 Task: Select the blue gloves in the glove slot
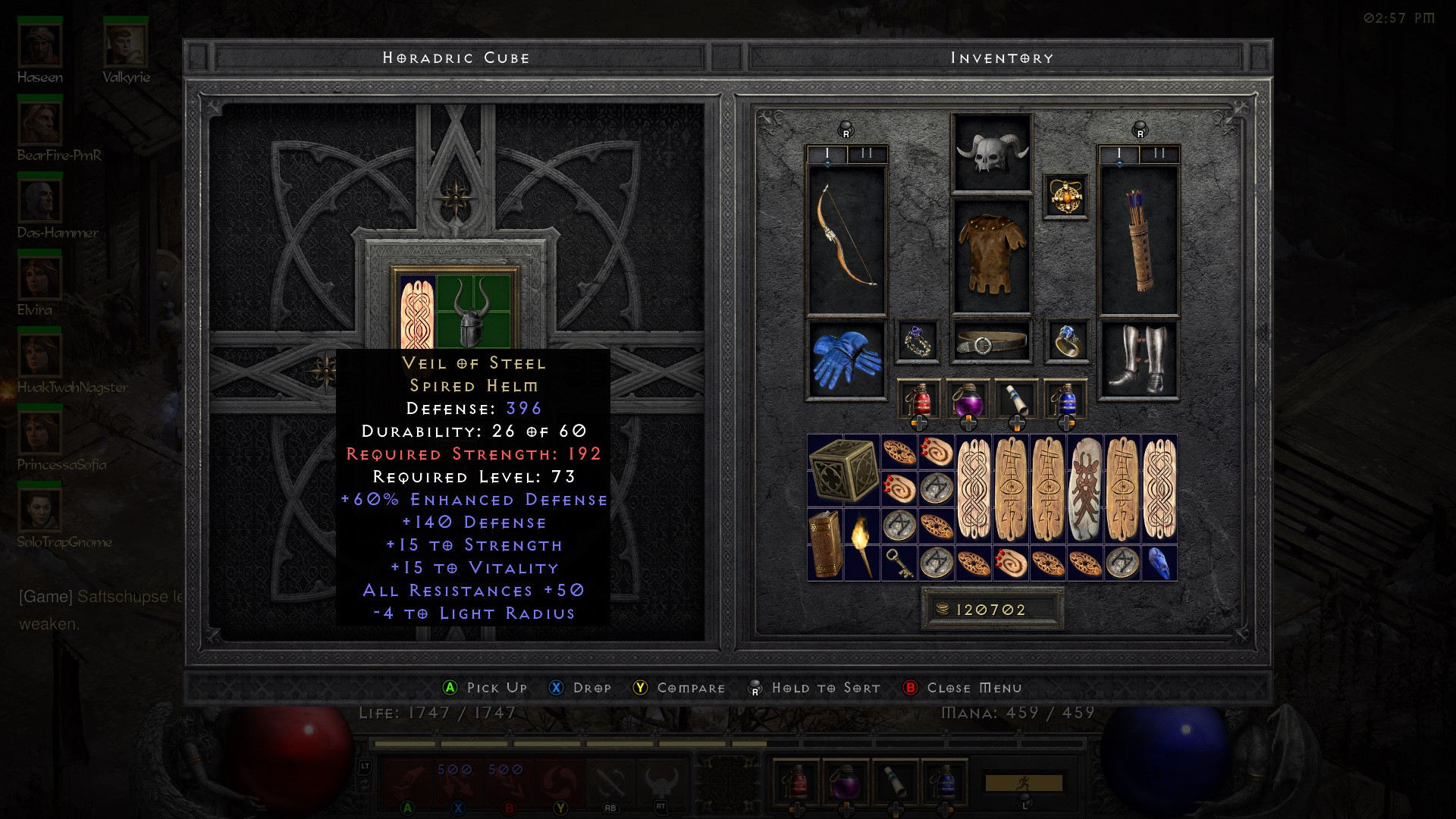[x=846, y=360]
